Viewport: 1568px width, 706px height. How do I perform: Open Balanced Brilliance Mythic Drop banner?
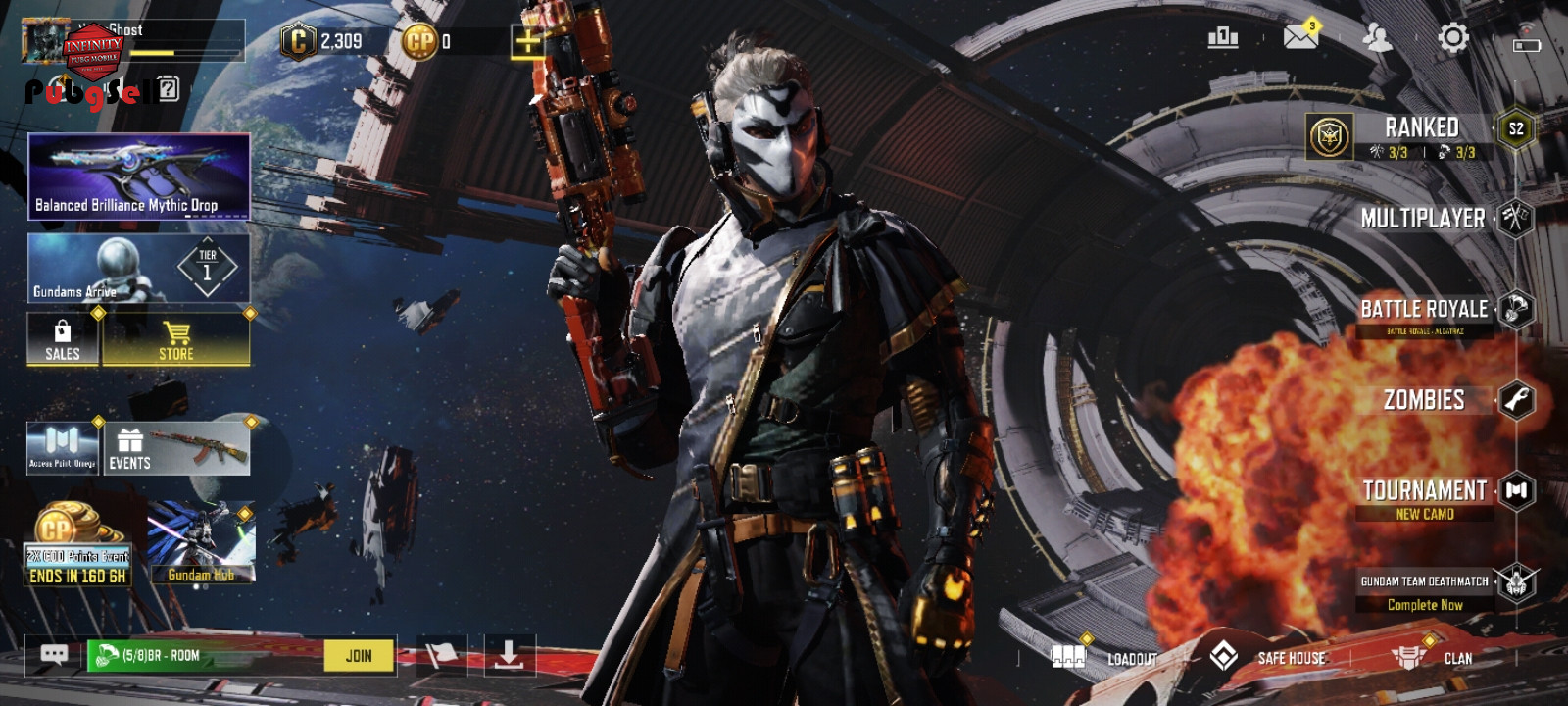click(x=138, y=176)
